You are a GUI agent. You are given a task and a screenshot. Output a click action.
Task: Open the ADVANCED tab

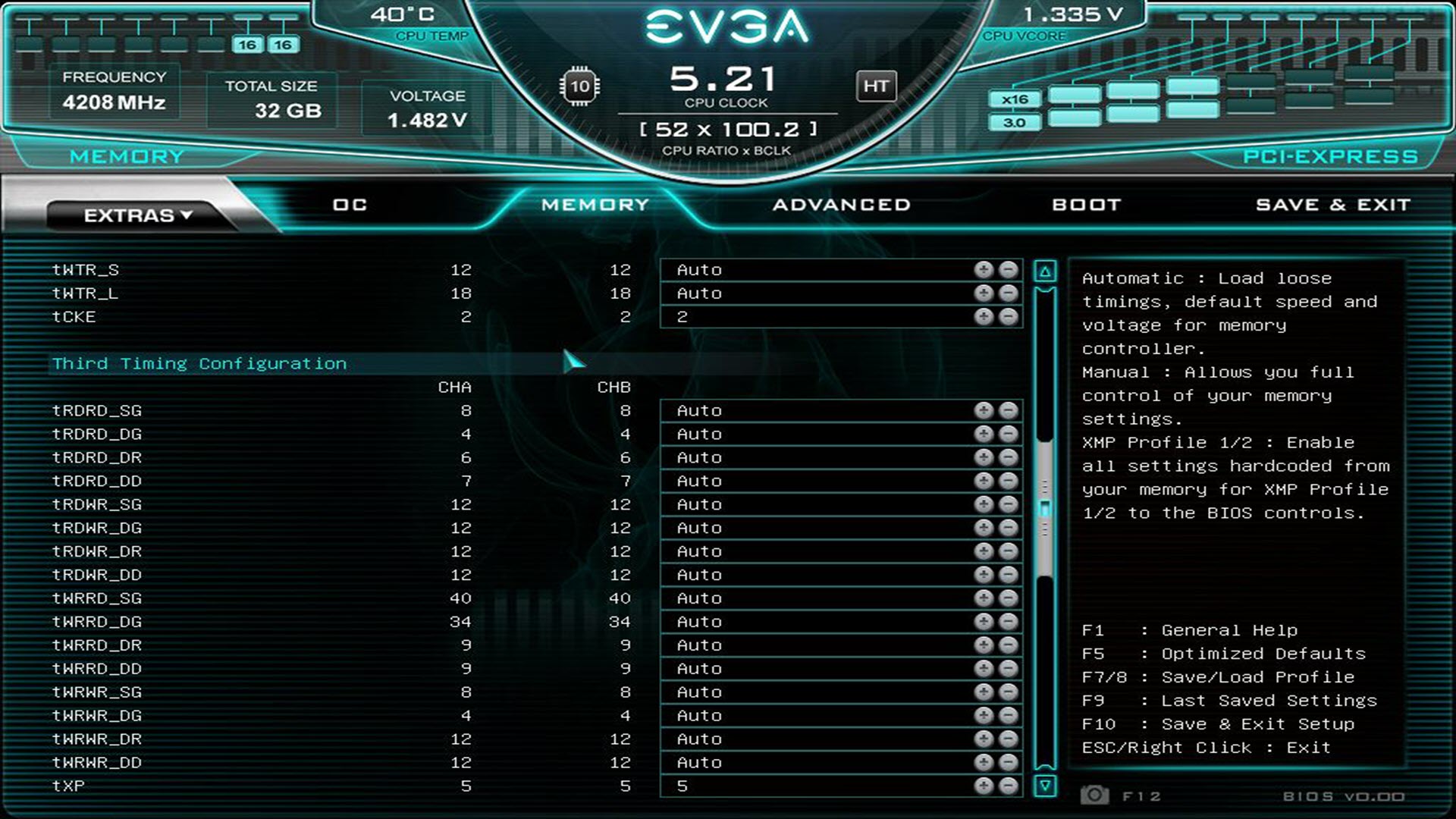click(x=841, y=205)
